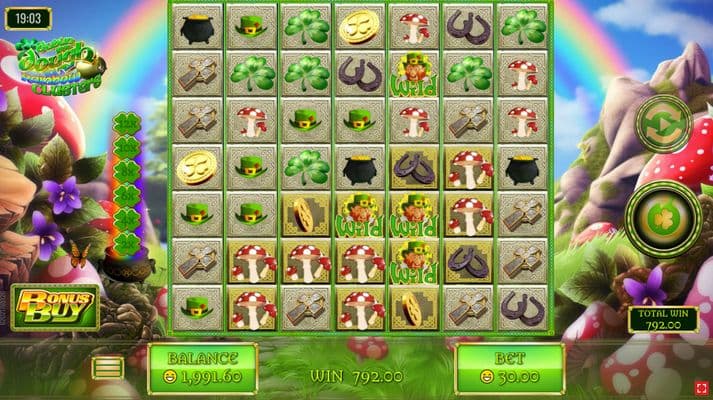The image size is (713, 400).
Task: Toggle fullscreen with the red corner icon
Action: click(x=701, y=387)
